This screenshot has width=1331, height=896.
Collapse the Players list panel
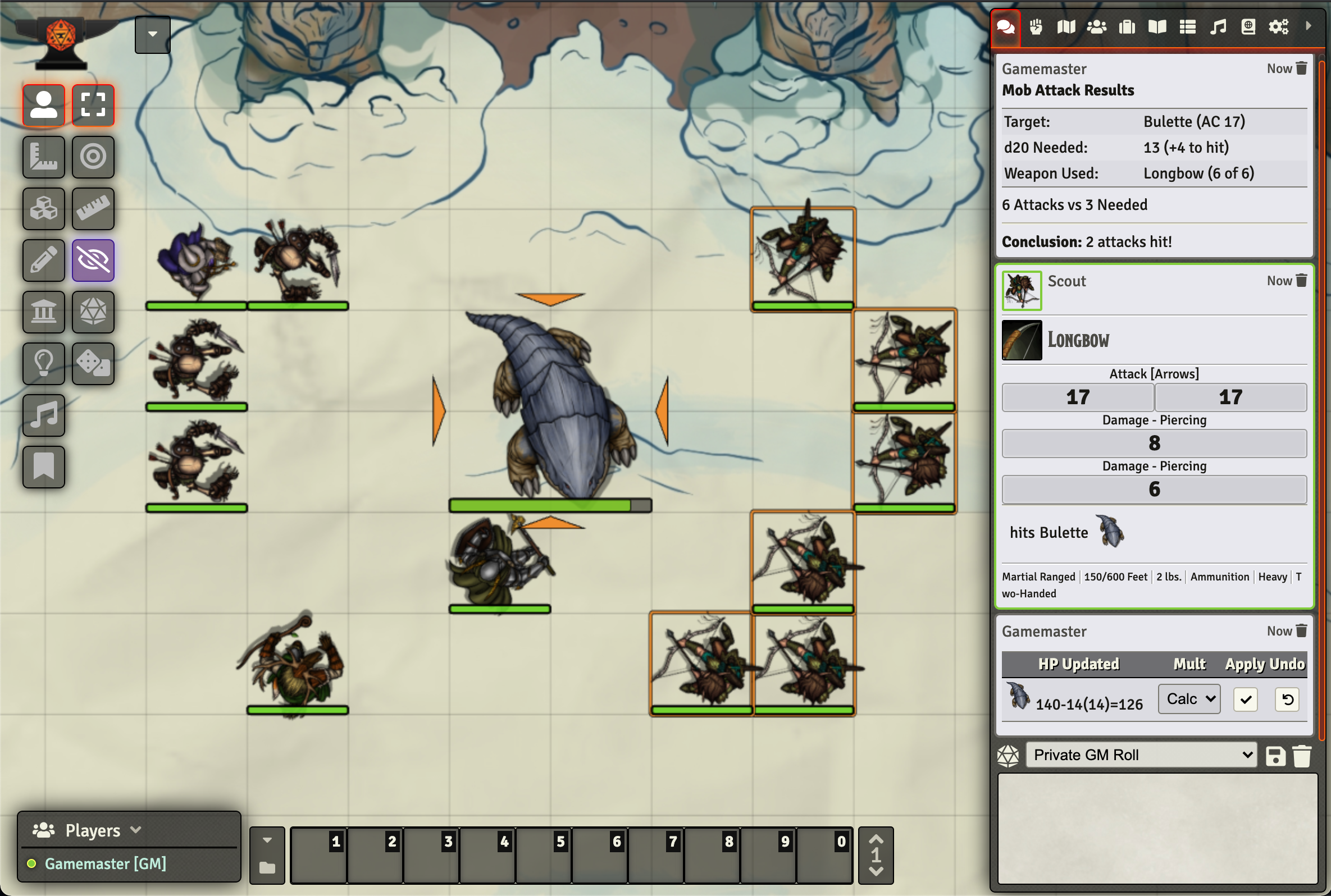tap(136, 830)
